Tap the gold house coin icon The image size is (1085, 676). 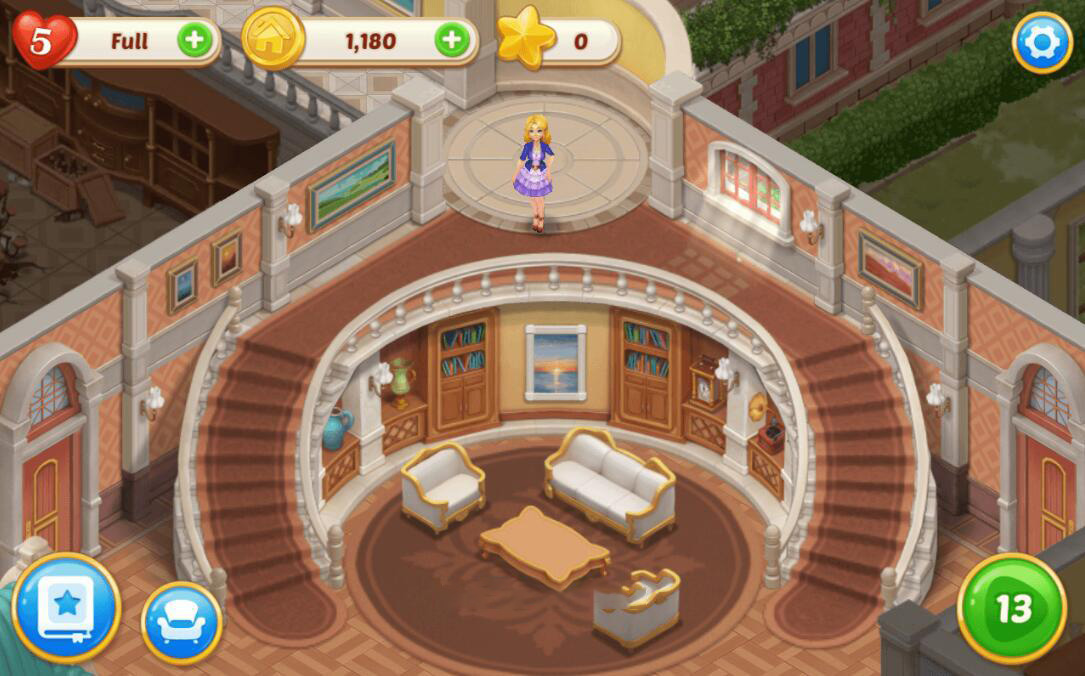[274, 41]
